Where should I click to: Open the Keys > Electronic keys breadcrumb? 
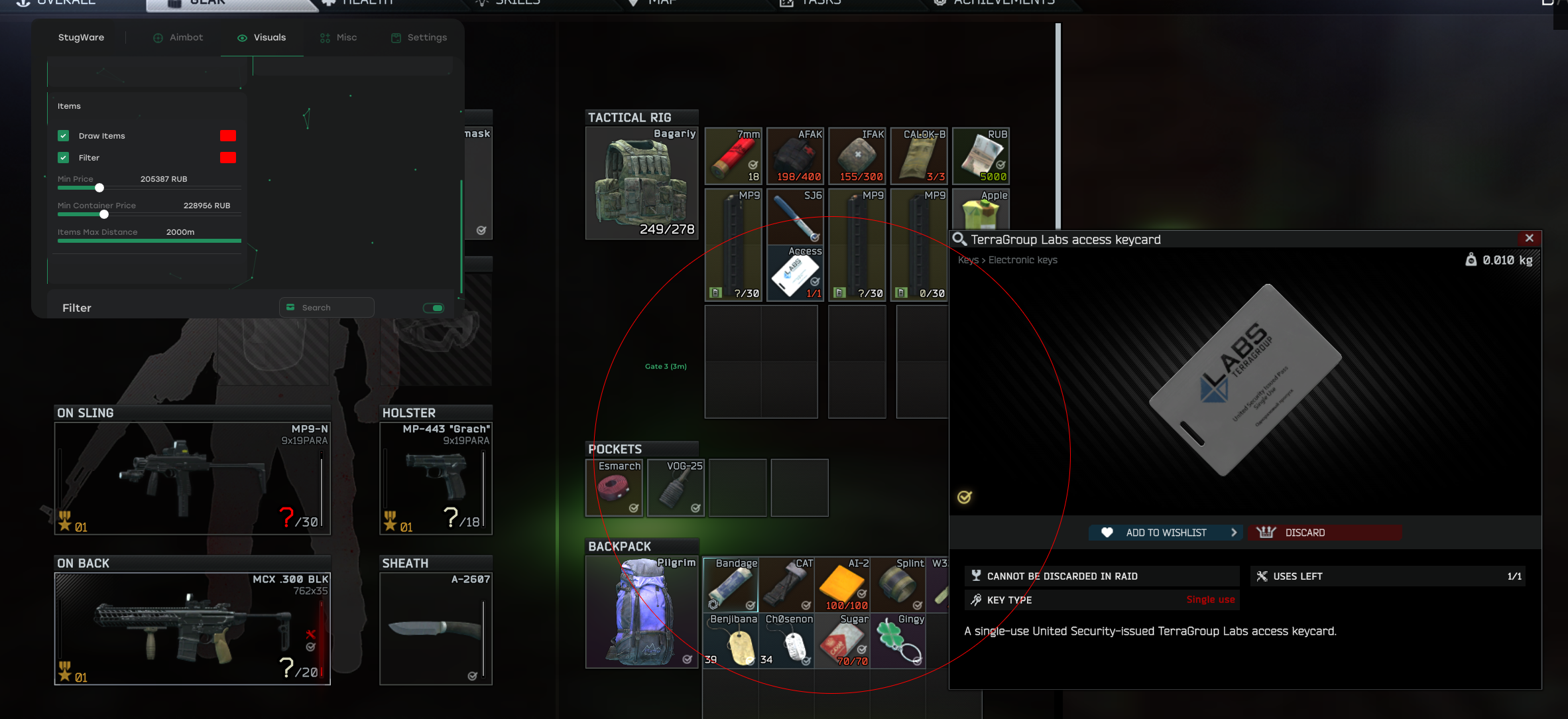[1006, 260]
